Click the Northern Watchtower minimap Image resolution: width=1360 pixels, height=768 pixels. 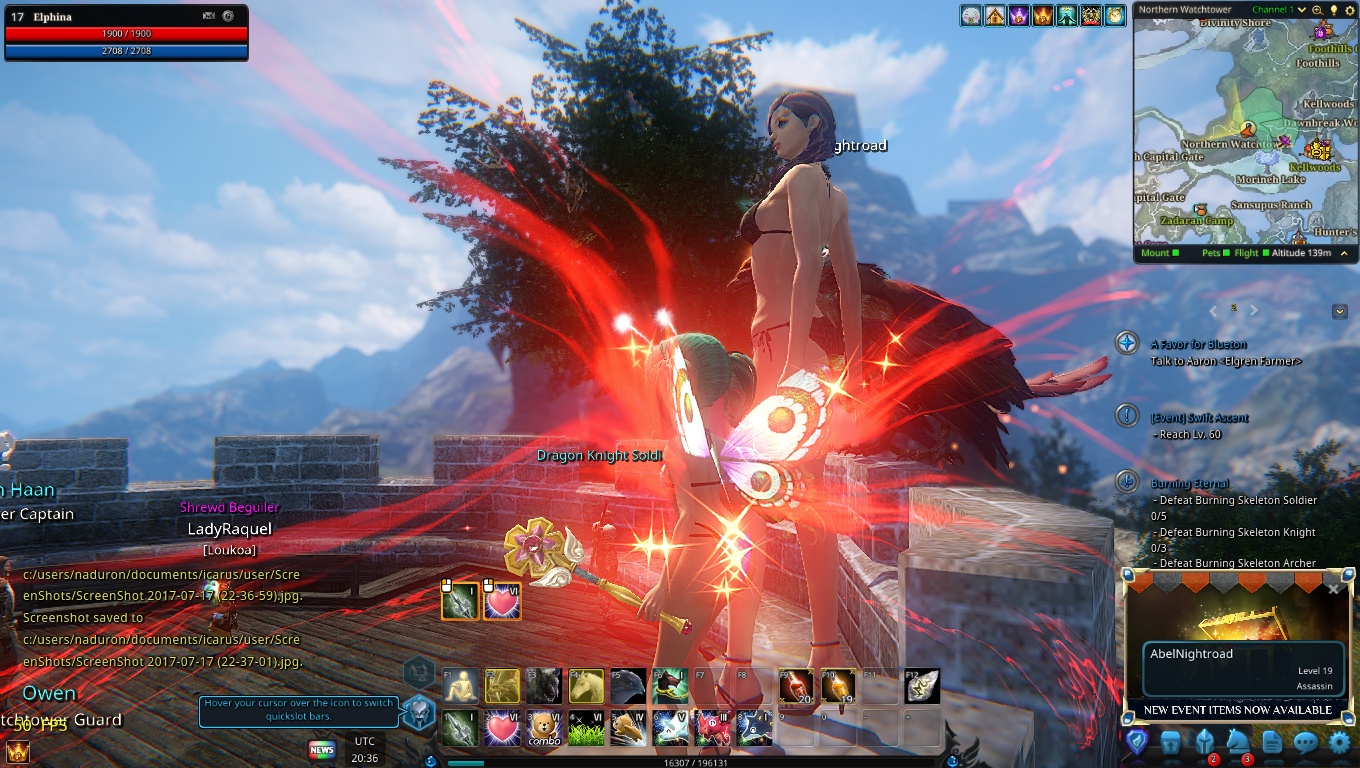(1245, 130)
